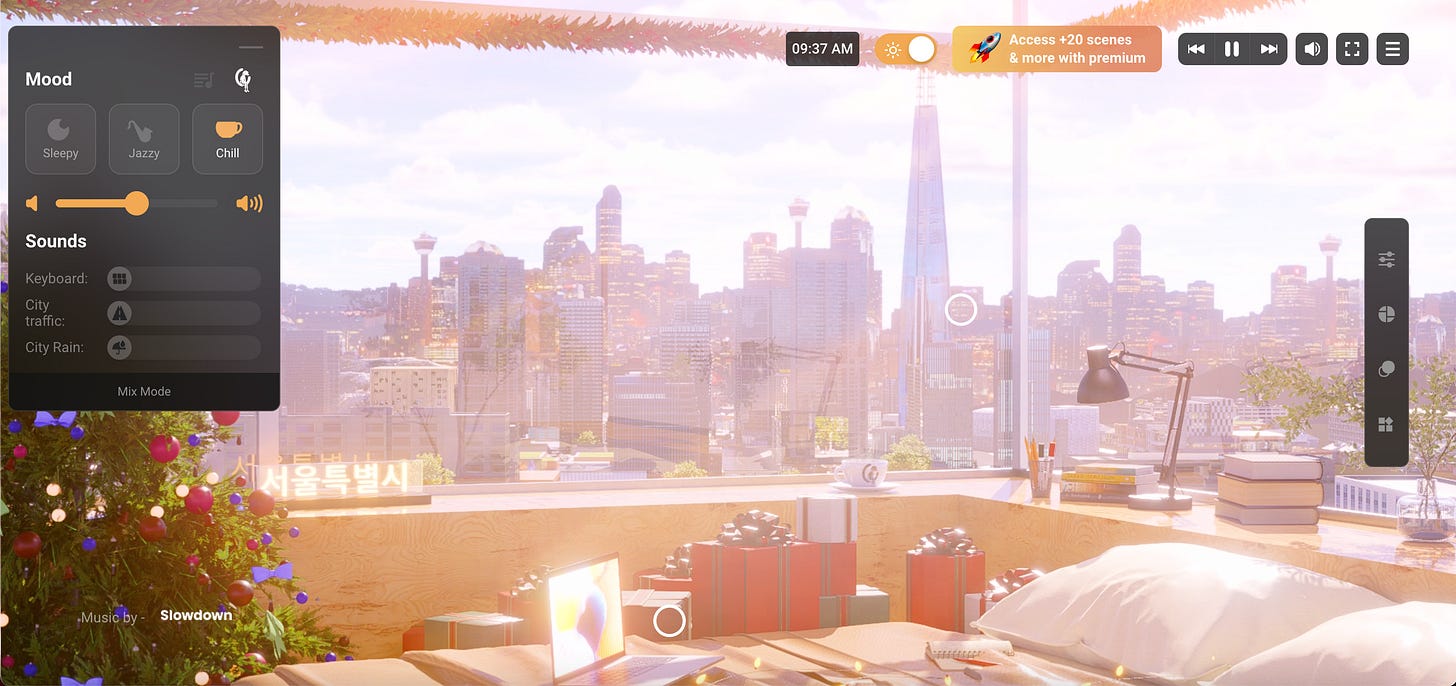Image resolution: width=1456 pixels, height=686 pixels.
Task: Pick the Chill mood with coffee cup
Action: point(227,139)
